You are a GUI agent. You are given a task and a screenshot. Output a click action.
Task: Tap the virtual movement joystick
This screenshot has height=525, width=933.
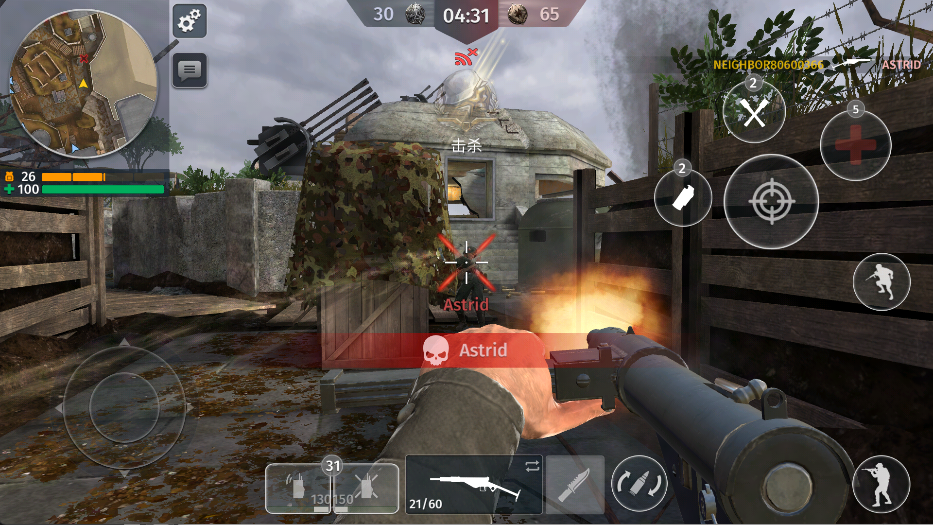(124, 407)
